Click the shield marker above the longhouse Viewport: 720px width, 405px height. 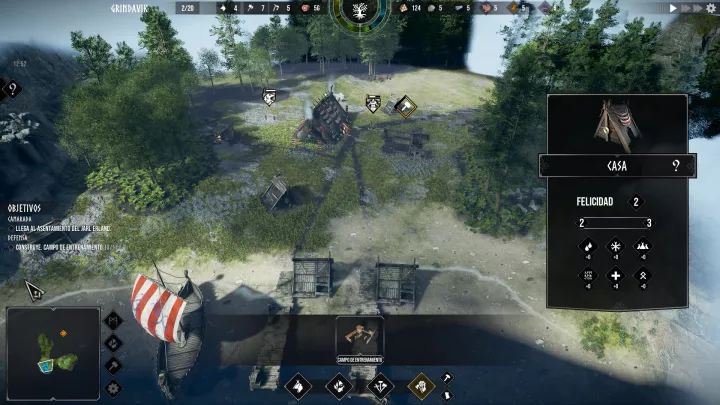pyautogui.click(x=372, y=102)
